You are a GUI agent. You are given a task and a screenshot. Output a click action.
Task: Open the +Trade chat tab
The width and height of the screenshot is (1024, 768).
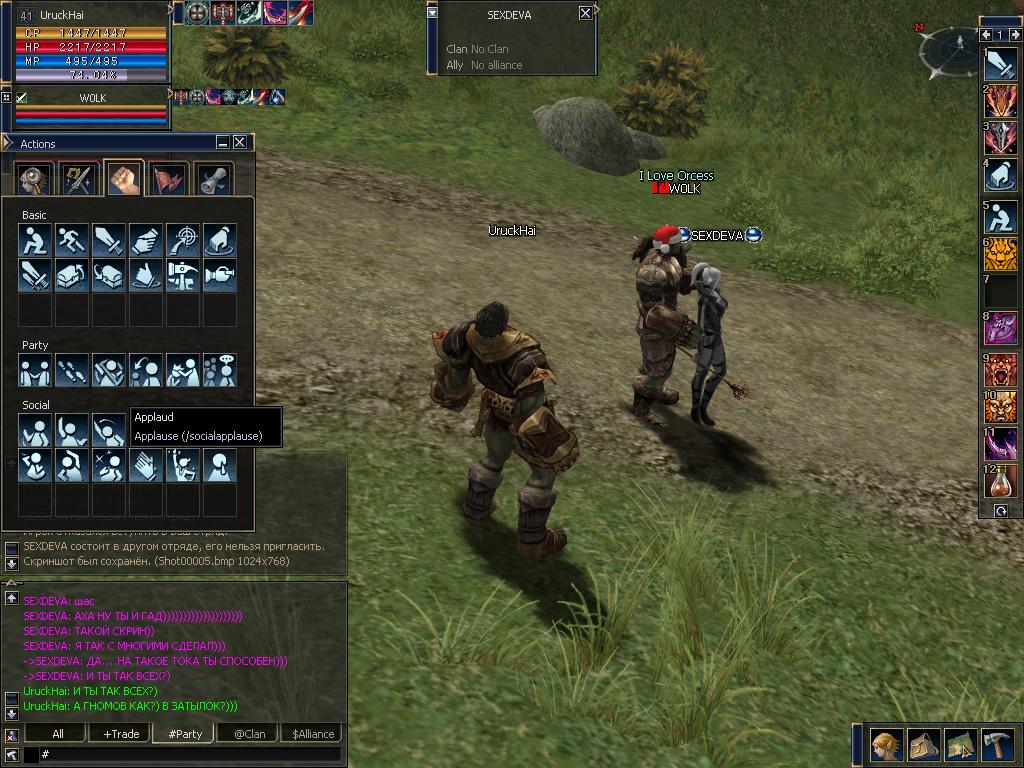[121, 733]
